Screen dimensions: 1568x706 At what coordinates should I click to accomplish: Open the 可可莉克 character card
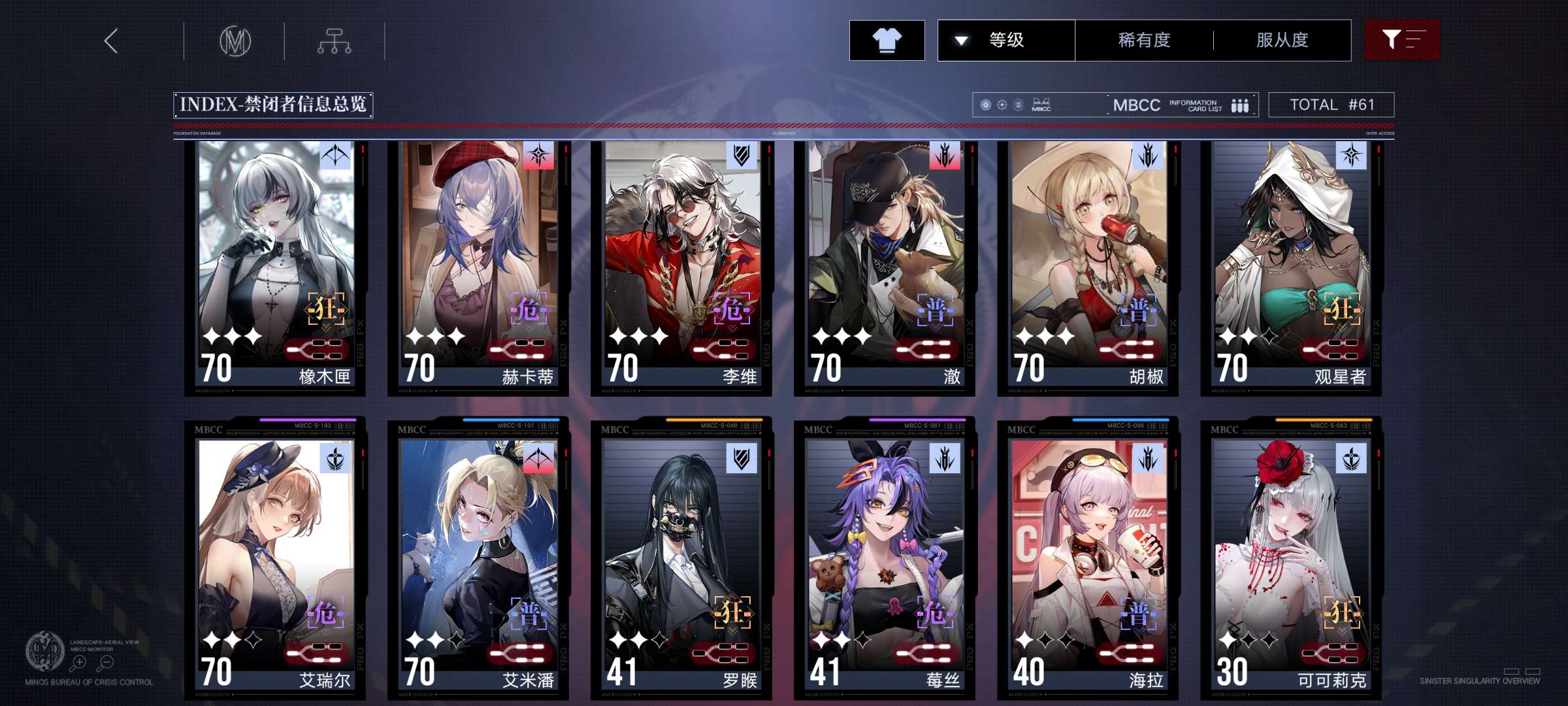pos(1292,562)
